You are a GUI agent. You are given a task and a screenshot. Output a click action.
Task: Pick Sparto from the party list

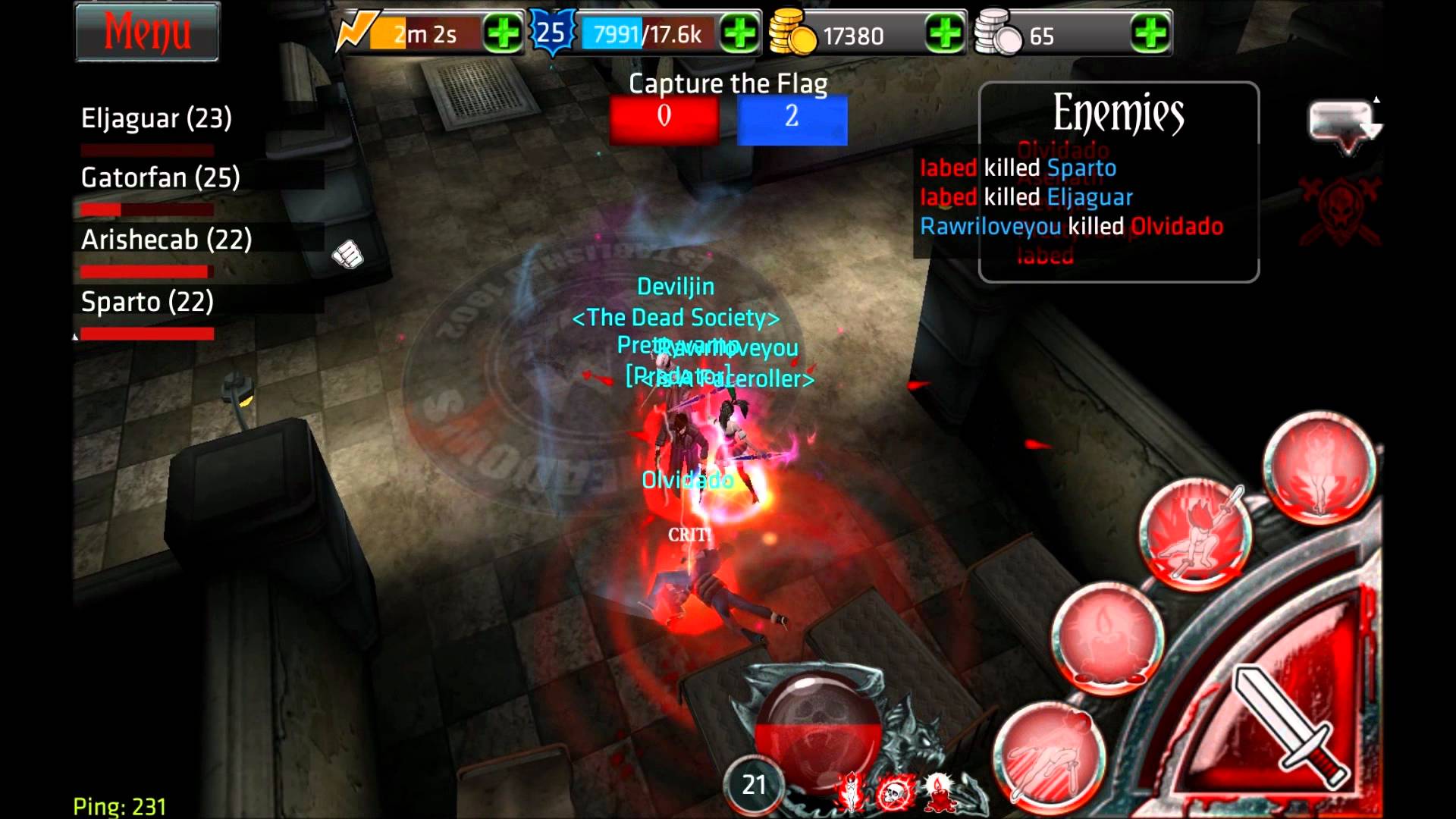click(147, 303)
